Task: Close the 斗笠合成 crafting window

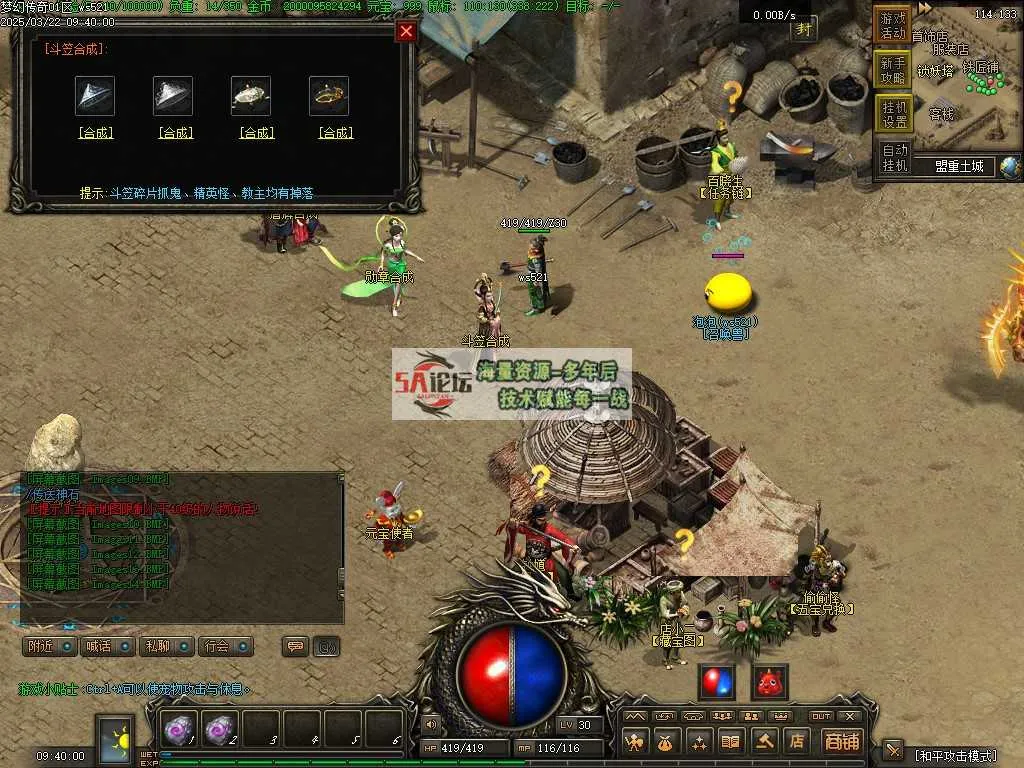Action: point(406,32)
